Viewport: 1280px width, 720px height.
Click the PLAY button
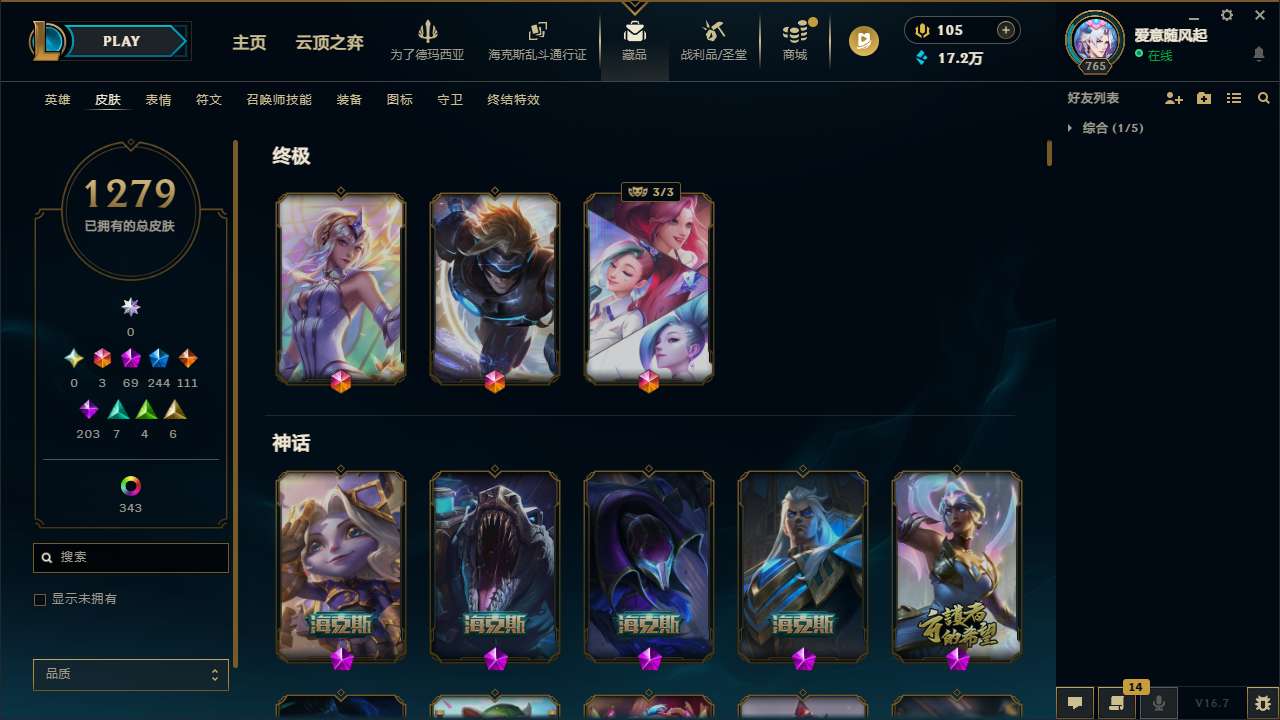pyautogui.click(x=121, y=41)
